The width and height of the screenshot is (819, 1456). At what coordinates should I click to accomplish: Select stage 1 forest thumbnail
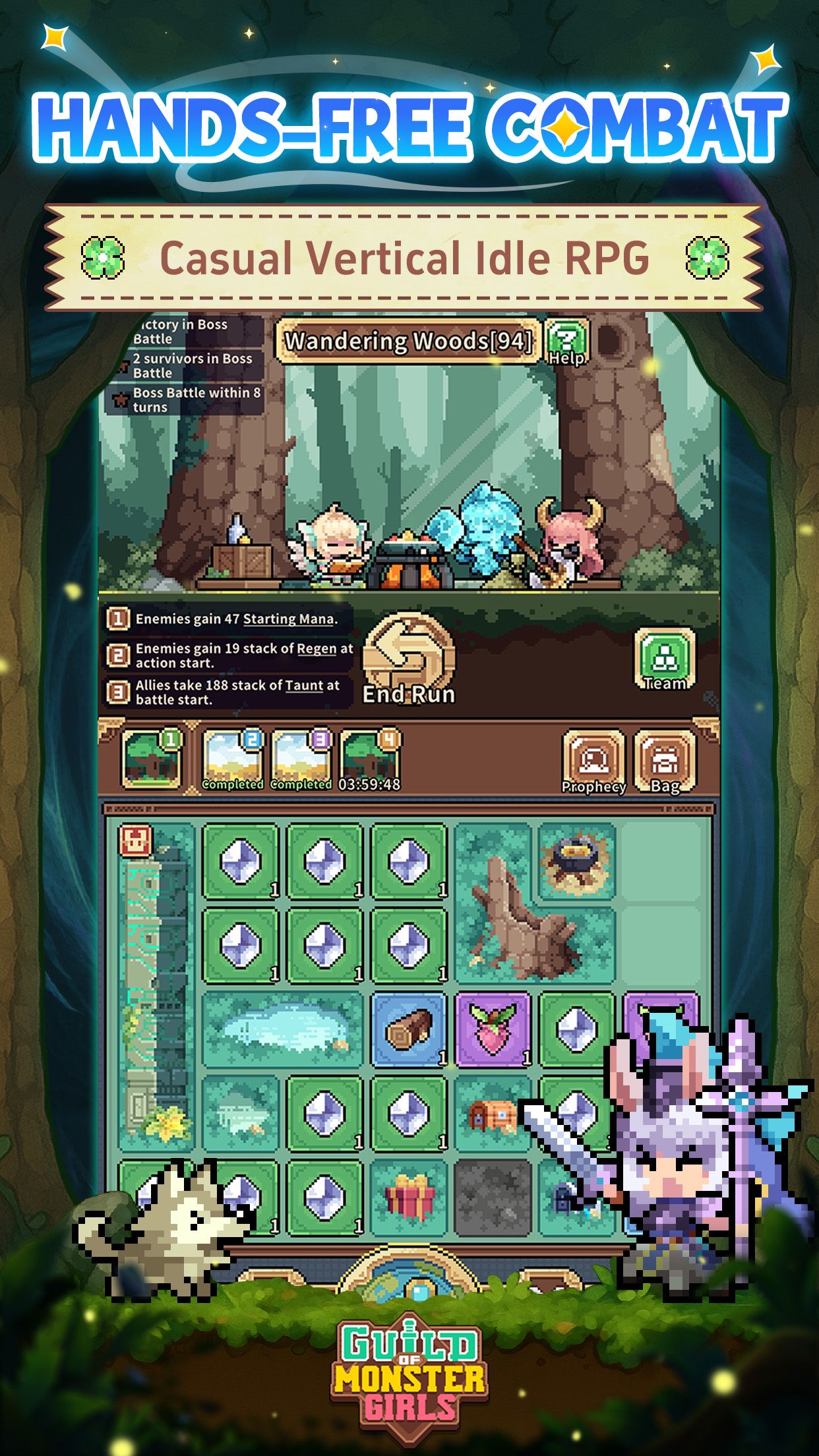[x=152, y=759]
